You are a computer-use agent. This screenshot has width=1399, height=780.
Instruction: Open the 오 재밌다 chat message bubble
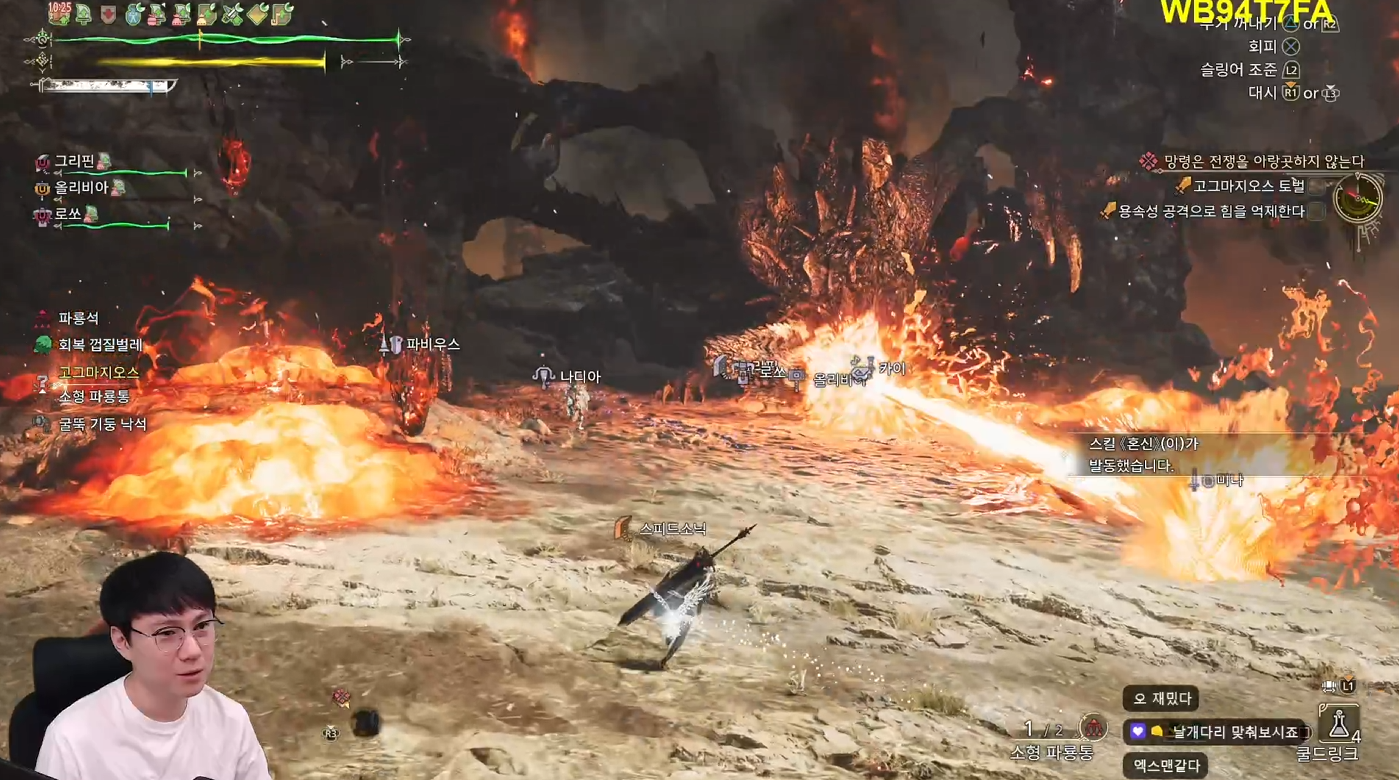(x=1160, y=699)
